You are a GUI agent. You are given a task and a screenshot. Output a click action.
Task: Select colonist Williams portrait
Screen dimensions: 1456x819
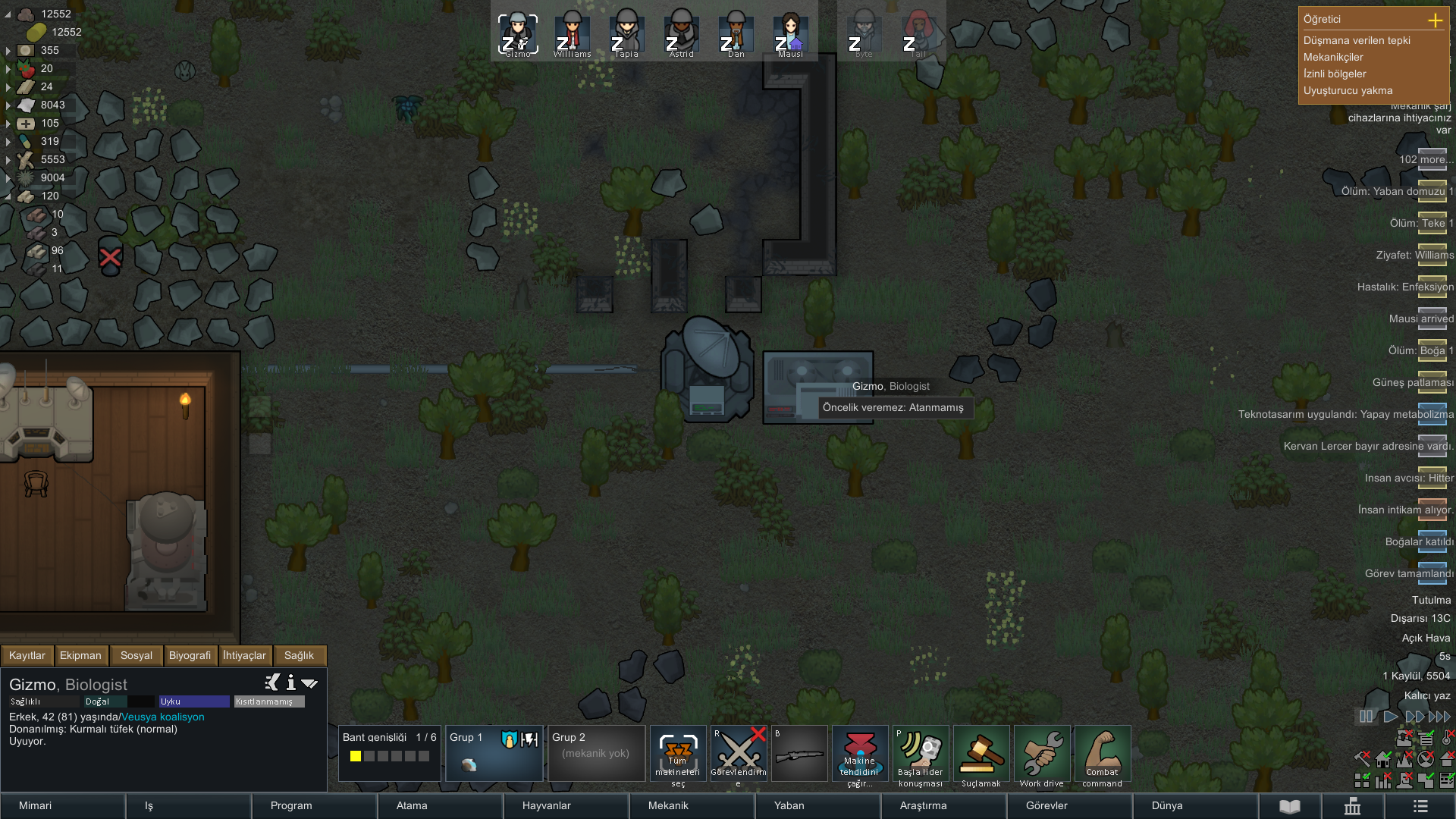click(573, 35)
